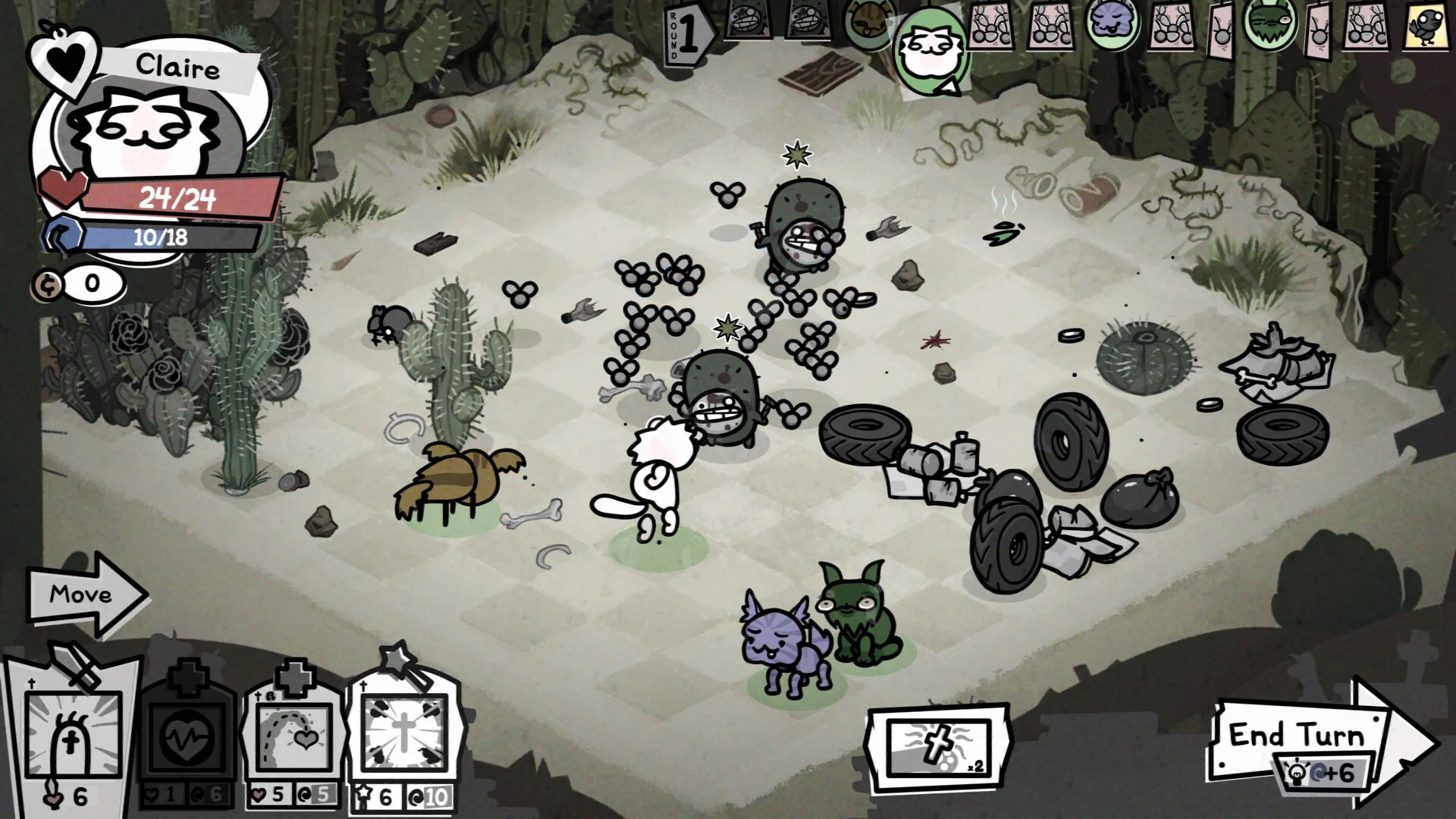
Task: Select the white cat turn-order portrait
Action: (931, 52)
